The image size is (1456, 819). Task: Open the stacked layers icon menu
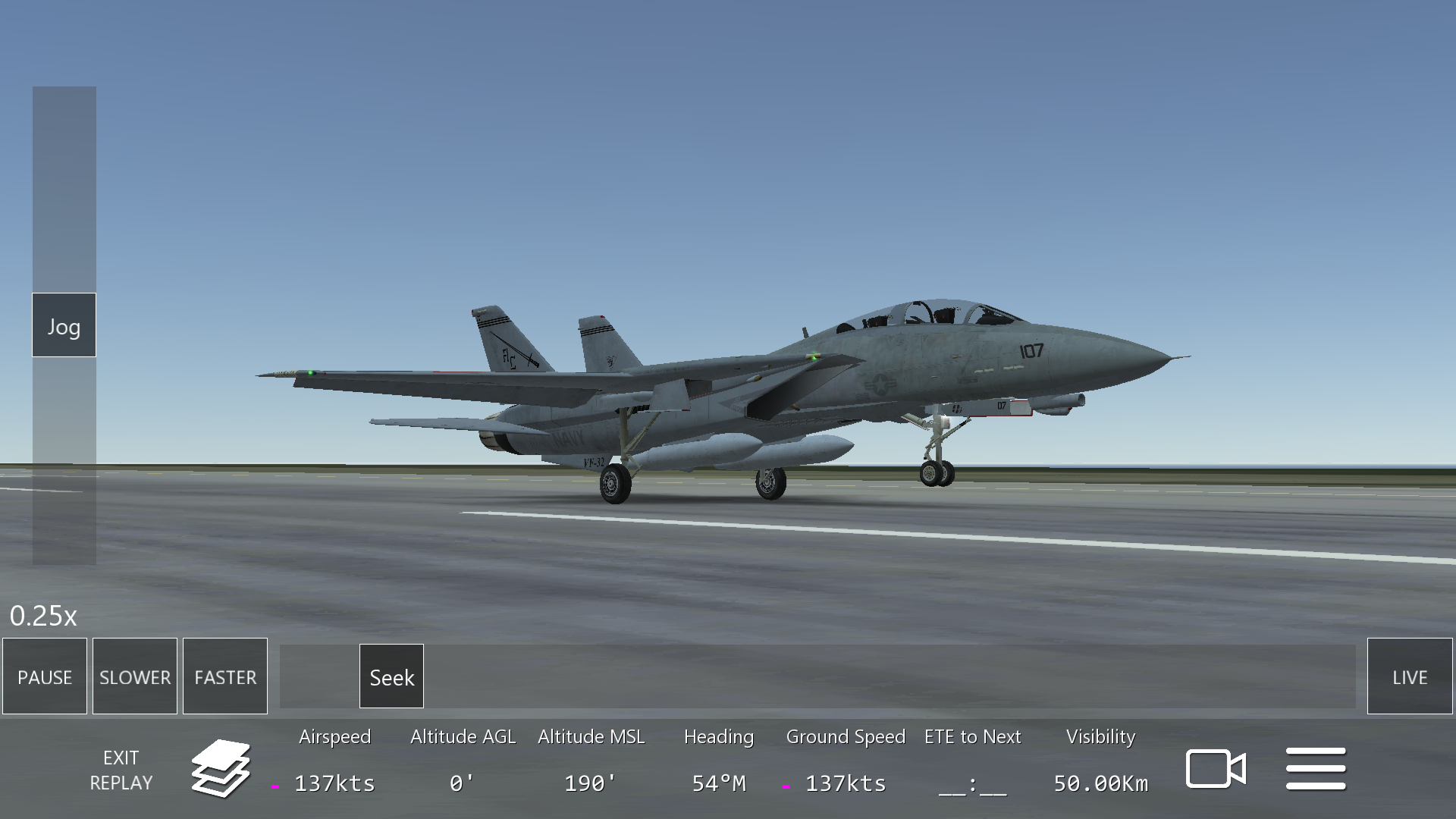221,769
